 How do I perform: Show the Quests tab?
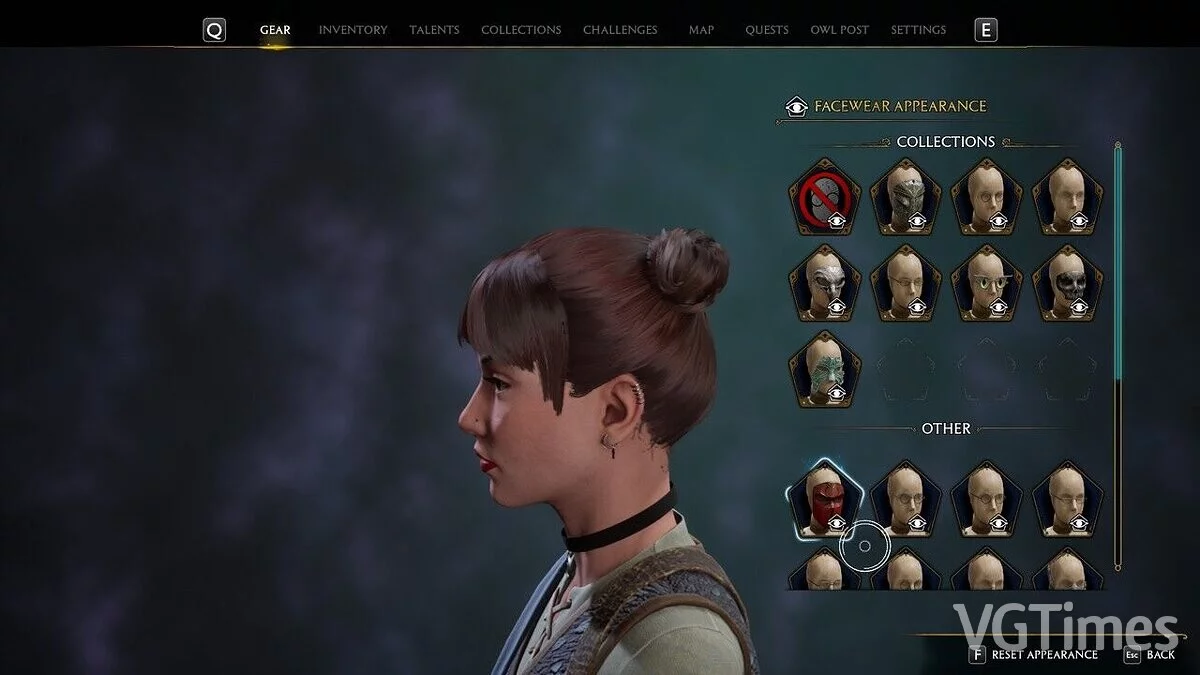click(x=766, y=30)
